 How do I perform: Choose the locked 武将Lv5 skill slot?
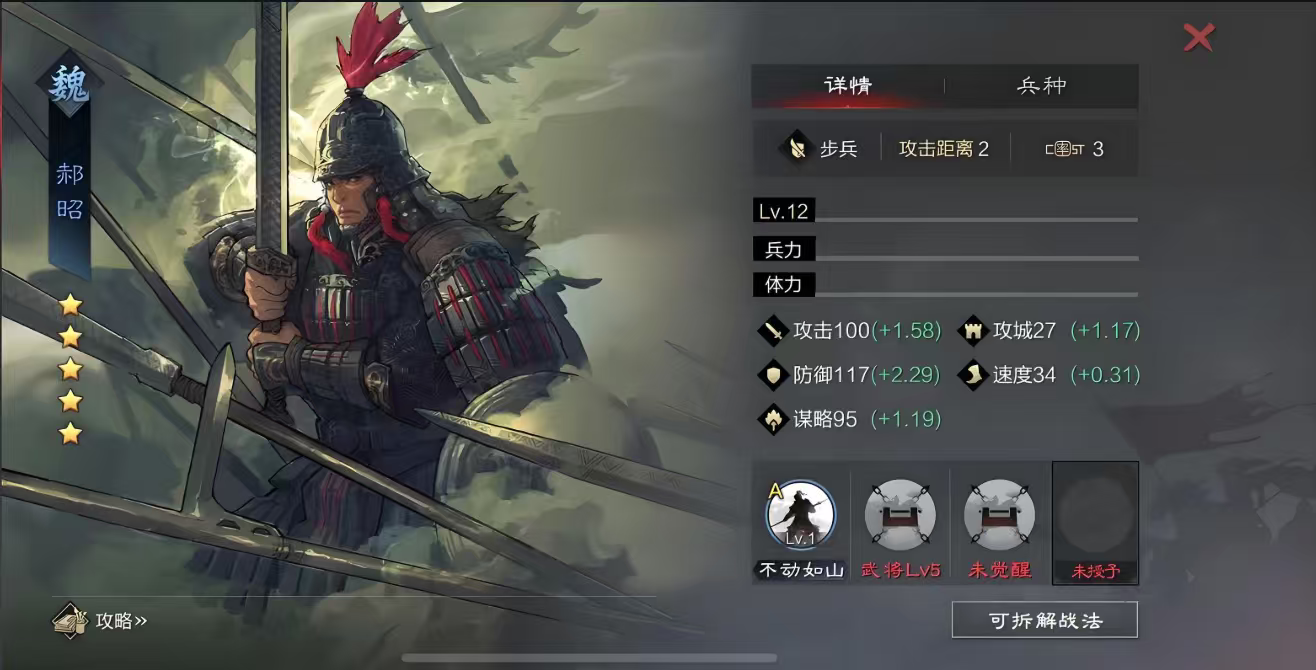(x=900, y=515)
